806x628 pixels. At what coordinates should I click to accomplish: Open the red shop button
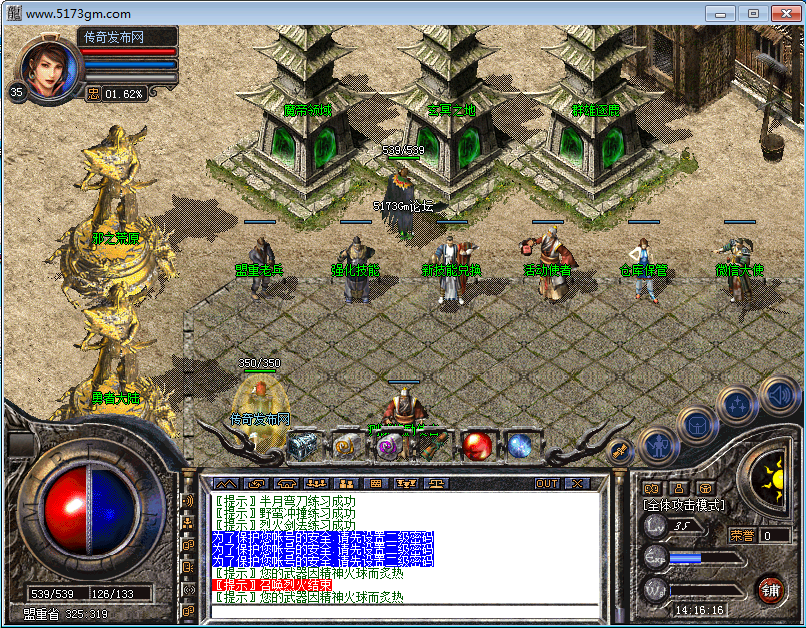769,588
